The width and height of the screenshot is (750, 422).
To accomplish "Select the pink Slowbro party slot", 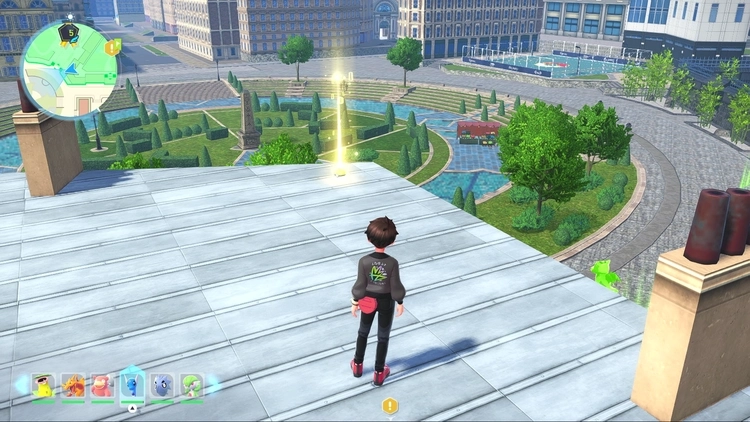I will (x=102, y=385).
